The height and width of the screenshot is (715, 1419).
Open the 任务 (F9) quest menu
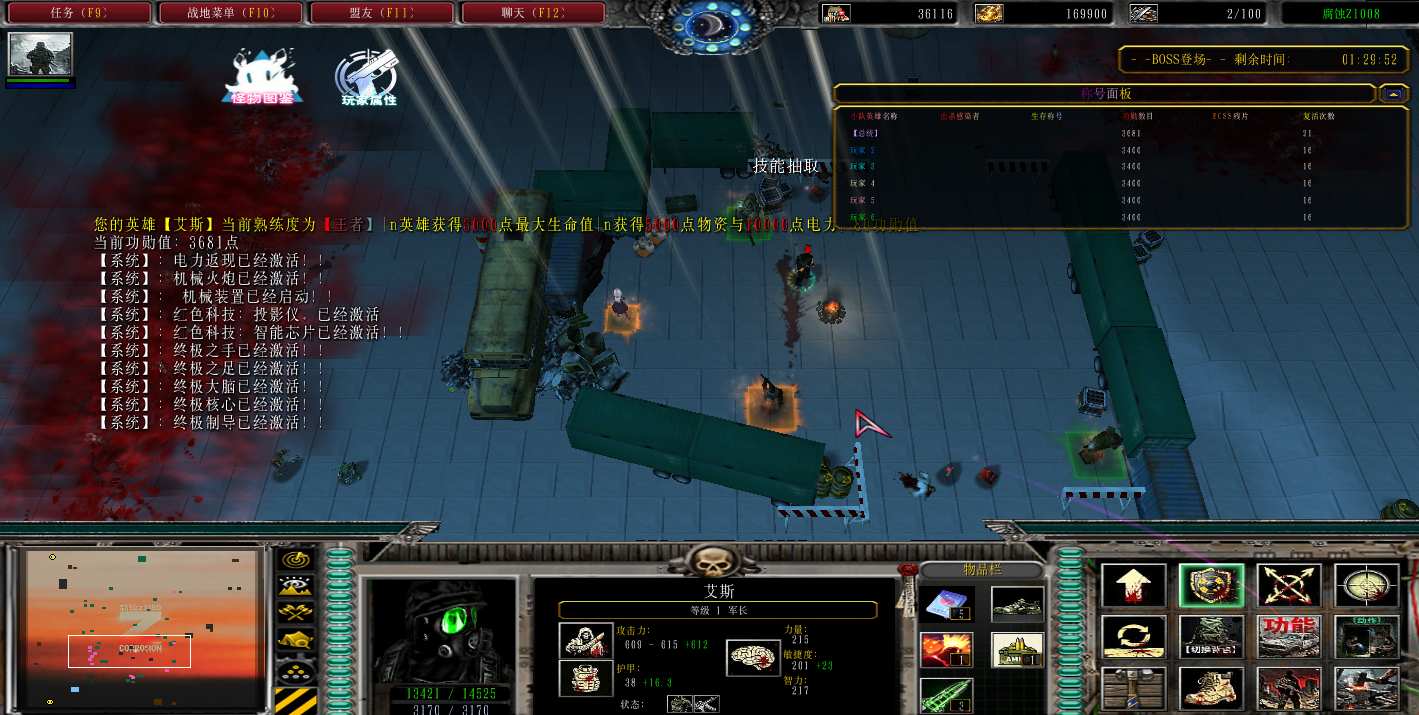[x=78, y=13]
